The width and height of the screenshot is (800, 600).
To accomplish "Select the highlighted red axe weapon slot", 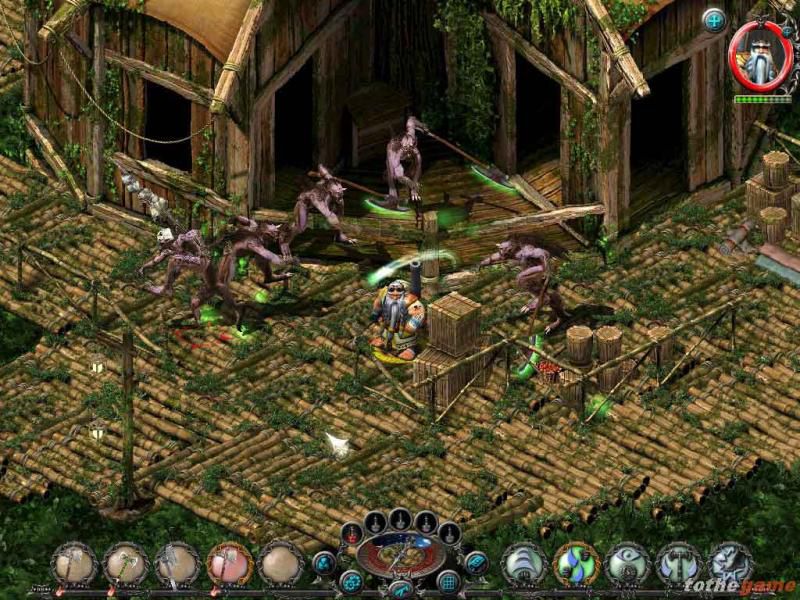I will pos(229,563).
